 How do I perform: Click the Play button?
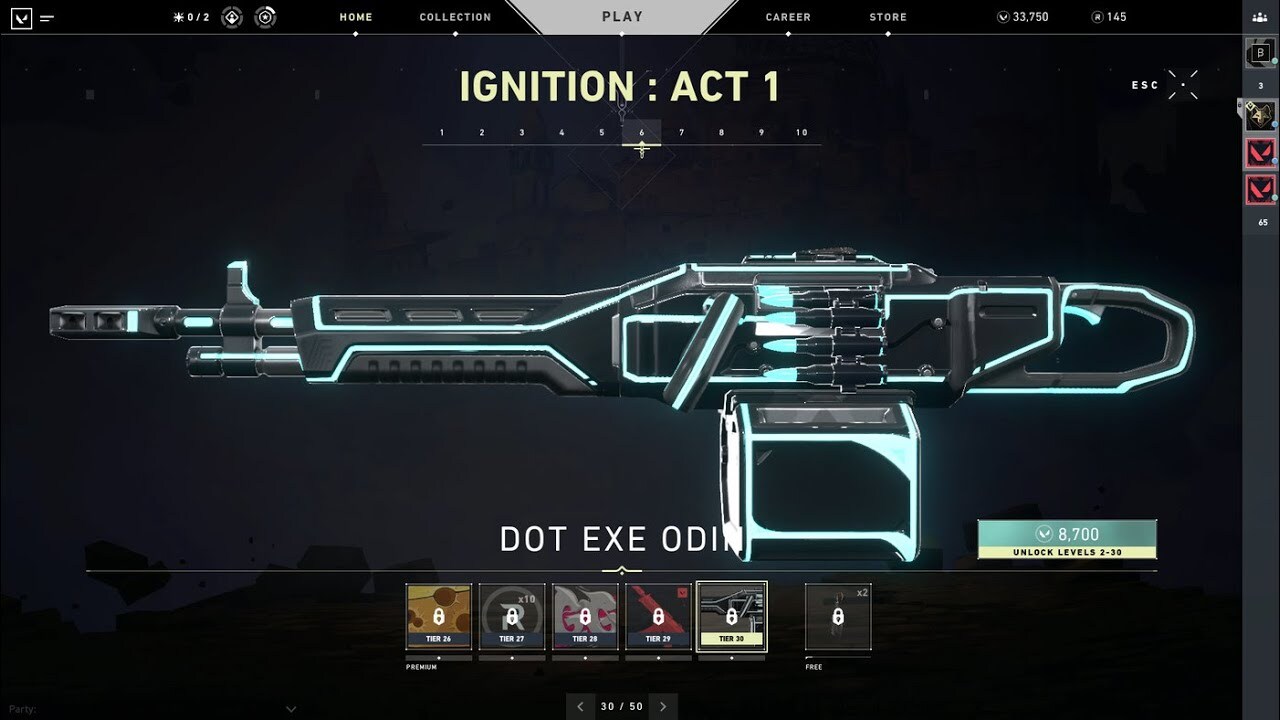622,17
